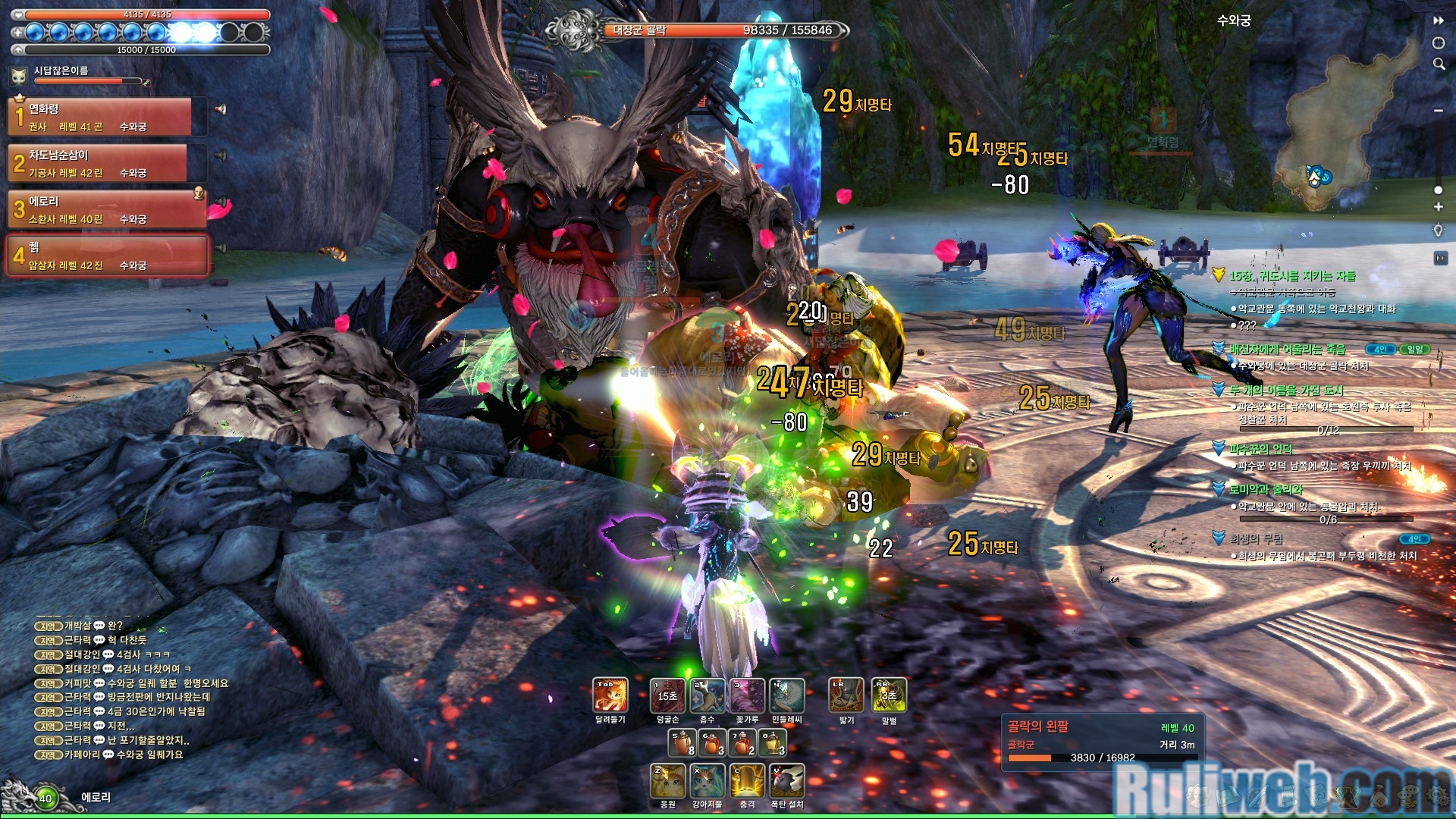The width and height of the screenshot is (1456, 819).
Task: Trigger the 밟기 stomp skill
Action: 846,695
